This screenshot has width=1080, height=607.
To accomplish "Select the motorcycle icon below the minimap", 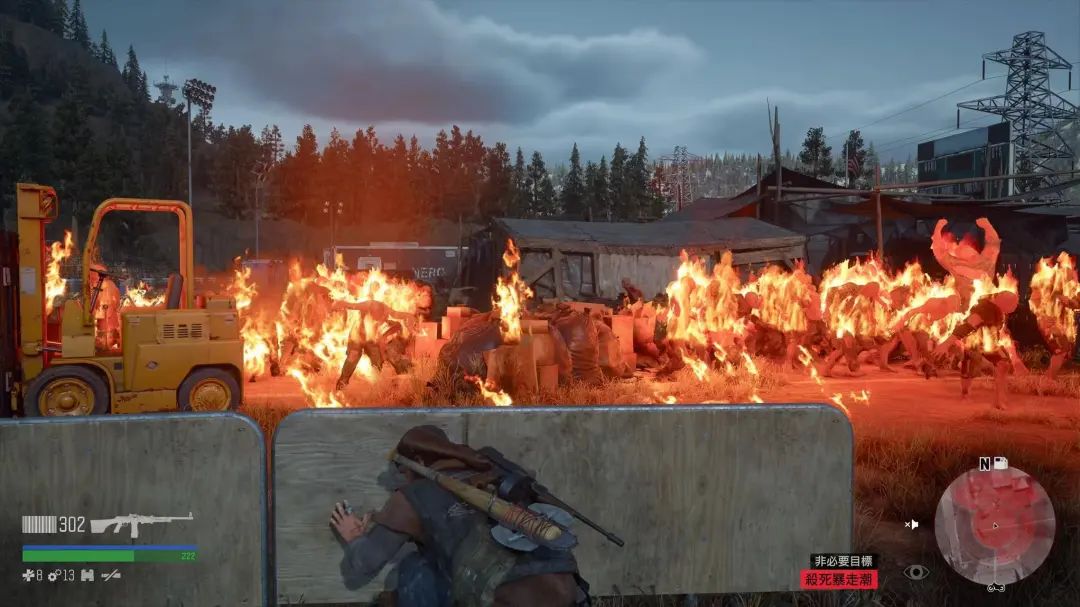I will pos(995,588).
